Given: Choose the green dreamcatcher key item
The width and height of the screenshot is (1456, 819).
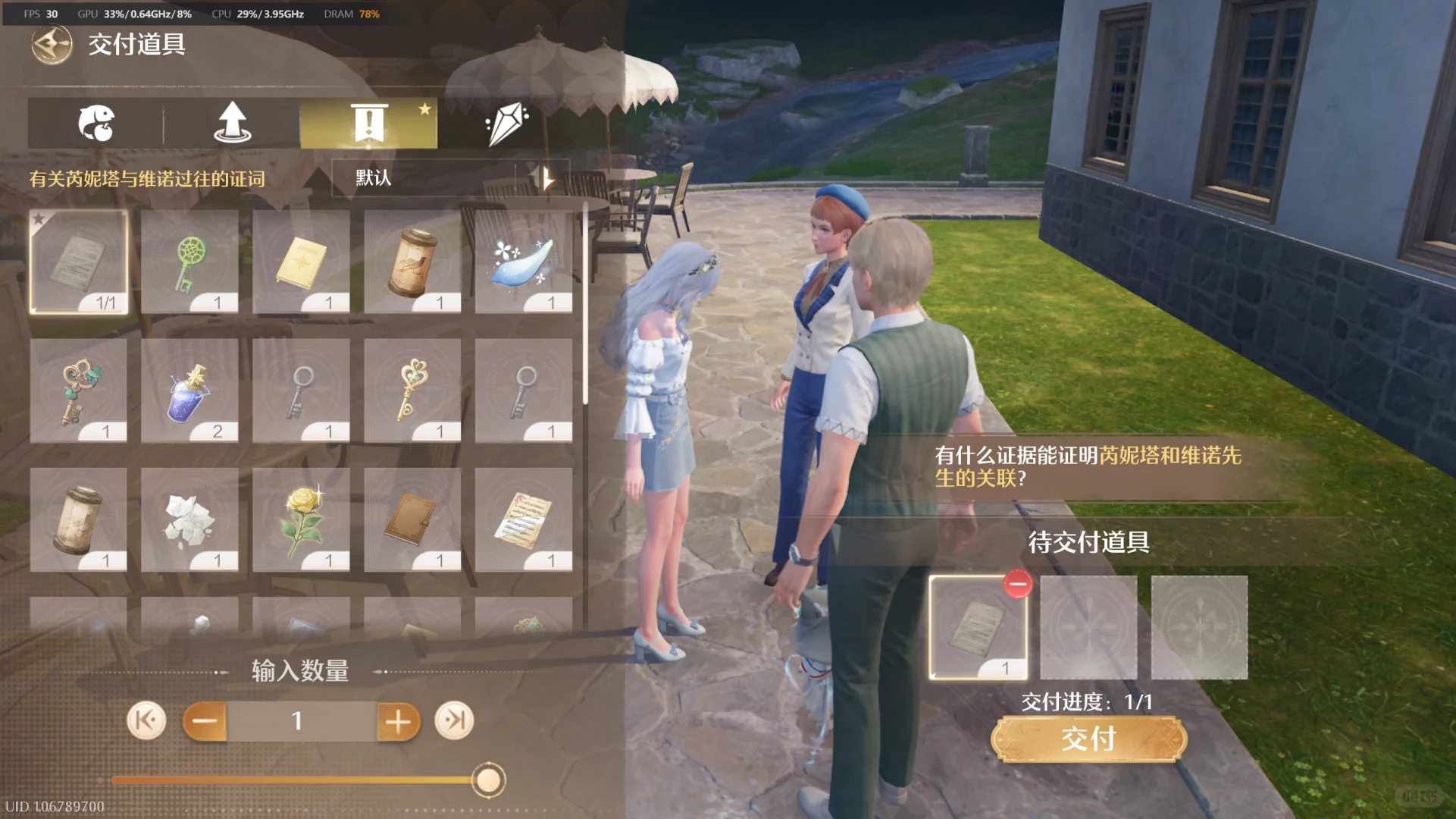Looking at the screenshot, I should pos(189,262).
